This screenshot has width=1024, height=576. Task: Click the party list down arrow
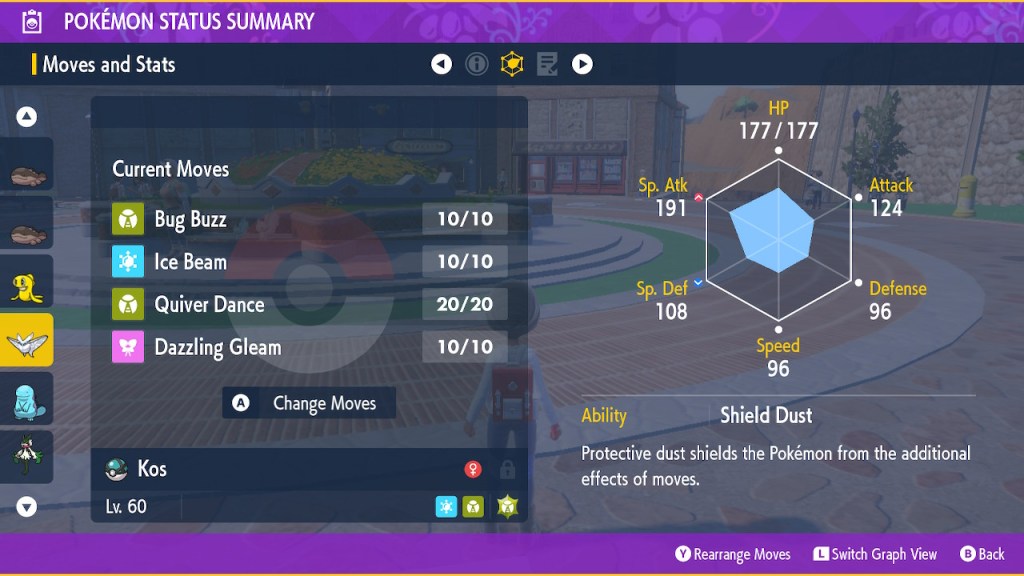point(27,507)
